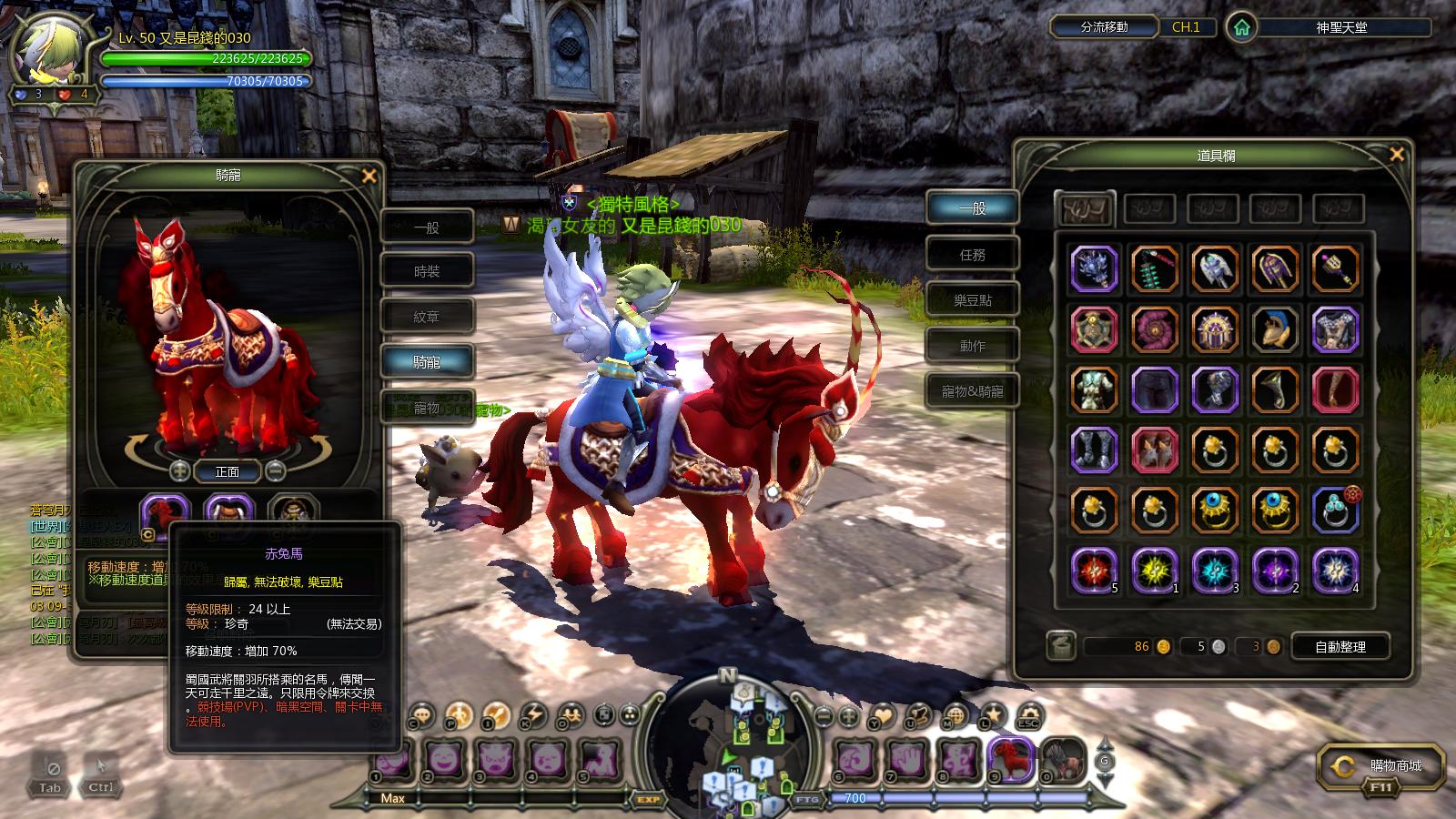
Task: Close the 騎寵 mount window
Action: click(x=369, y=176)
